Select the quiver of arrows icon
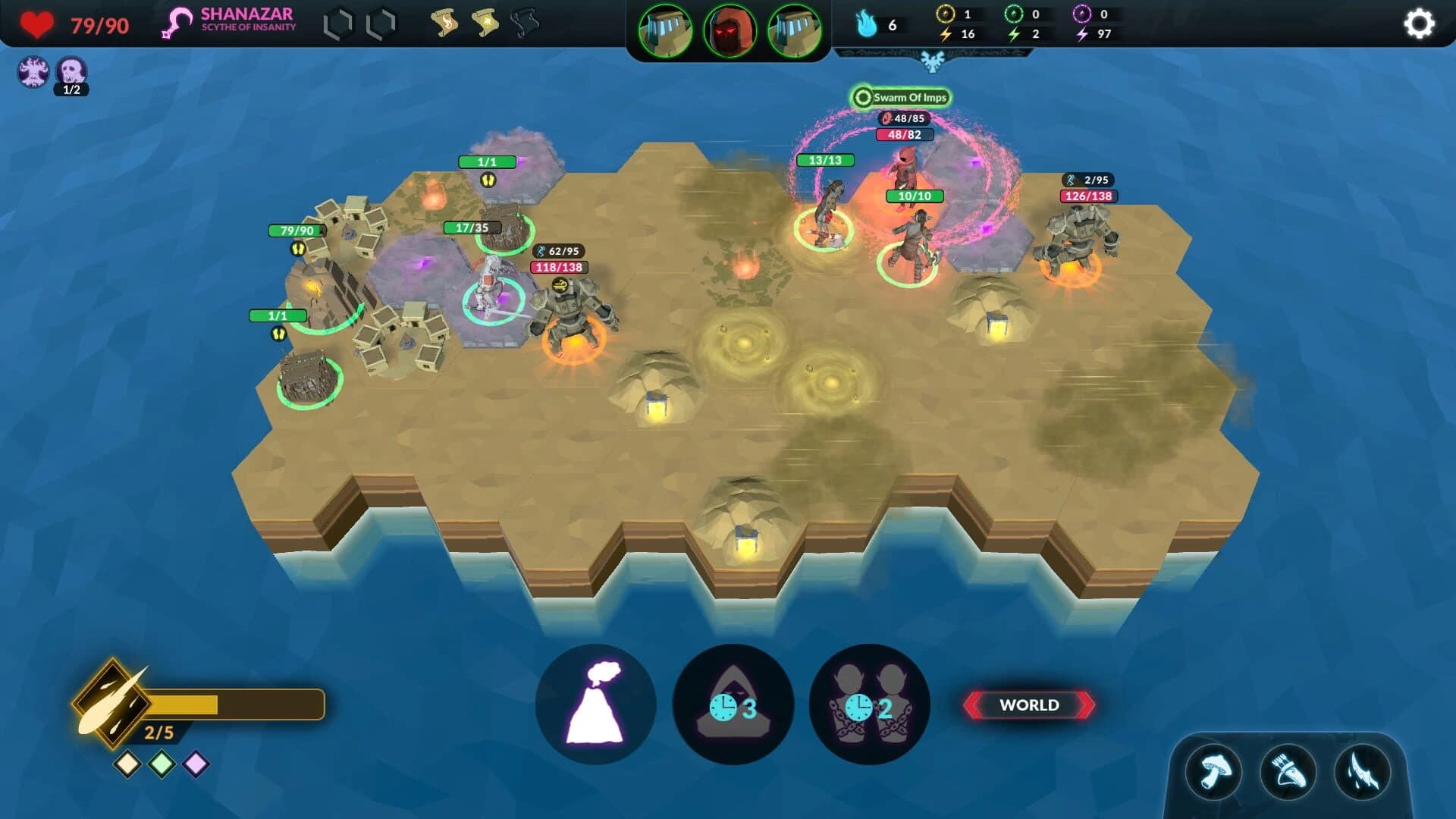1456x819 pixels. point(1288,773)
